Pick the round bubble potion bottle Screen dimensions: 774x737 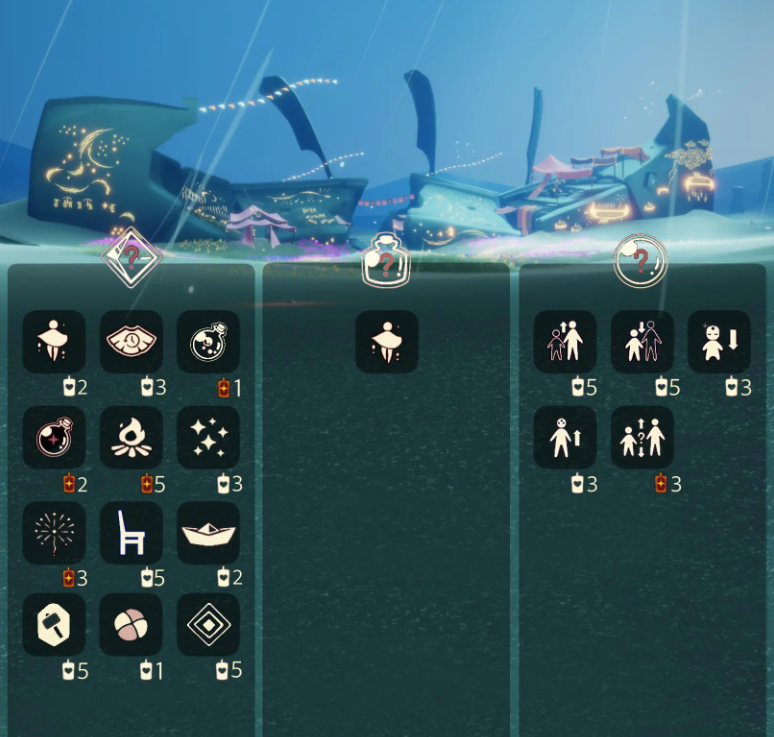(208, 342)
